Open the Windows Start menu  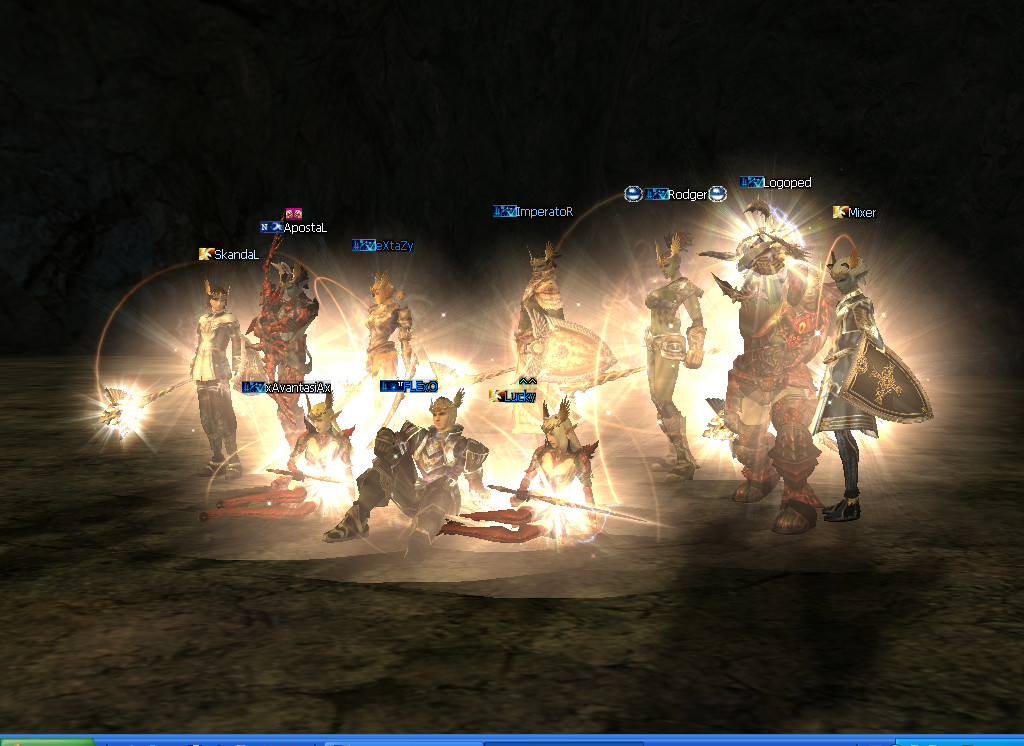tap(45, 741)
